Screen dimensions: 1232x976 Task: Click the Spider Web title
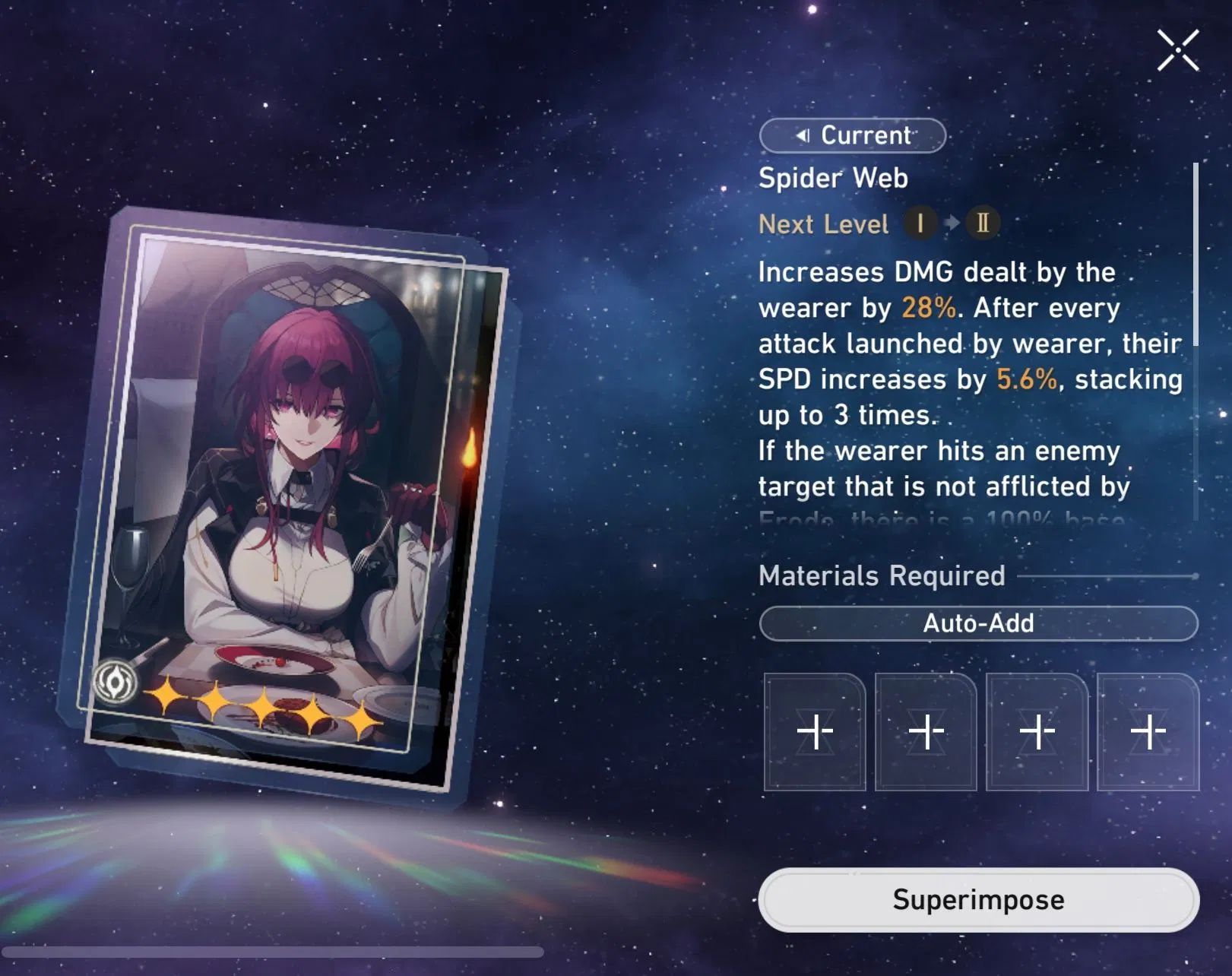832,178
